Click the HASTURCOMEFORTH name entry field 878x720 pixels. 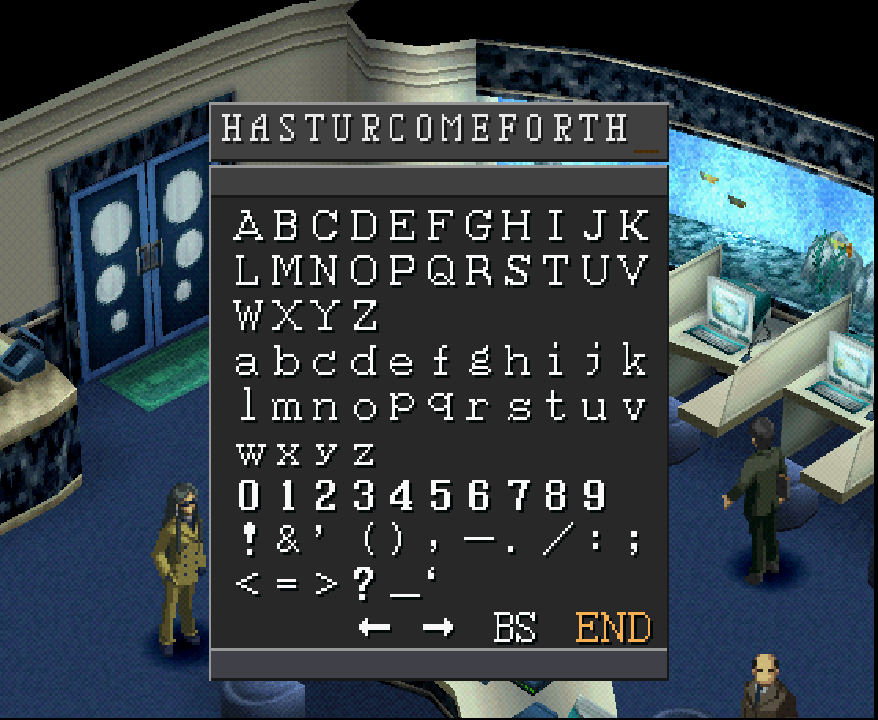point(438,130)
